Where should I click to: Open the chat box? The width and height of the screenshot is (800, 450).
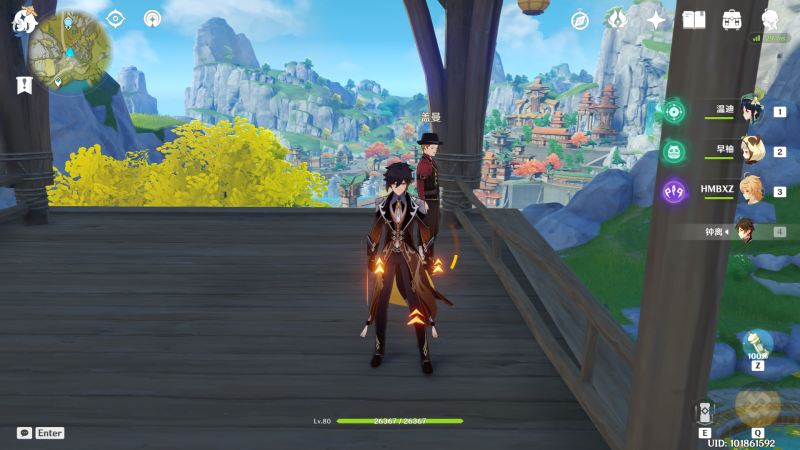(24, 433)
